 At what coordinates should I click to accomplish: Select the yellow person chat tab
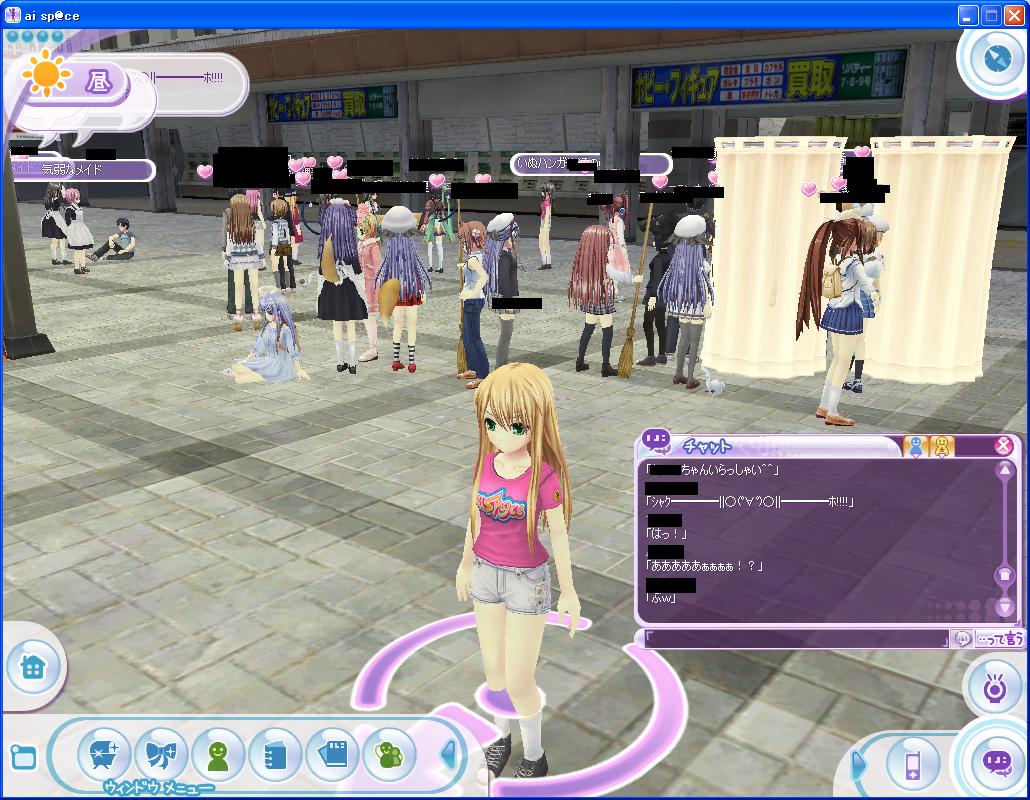coord(942,447)
